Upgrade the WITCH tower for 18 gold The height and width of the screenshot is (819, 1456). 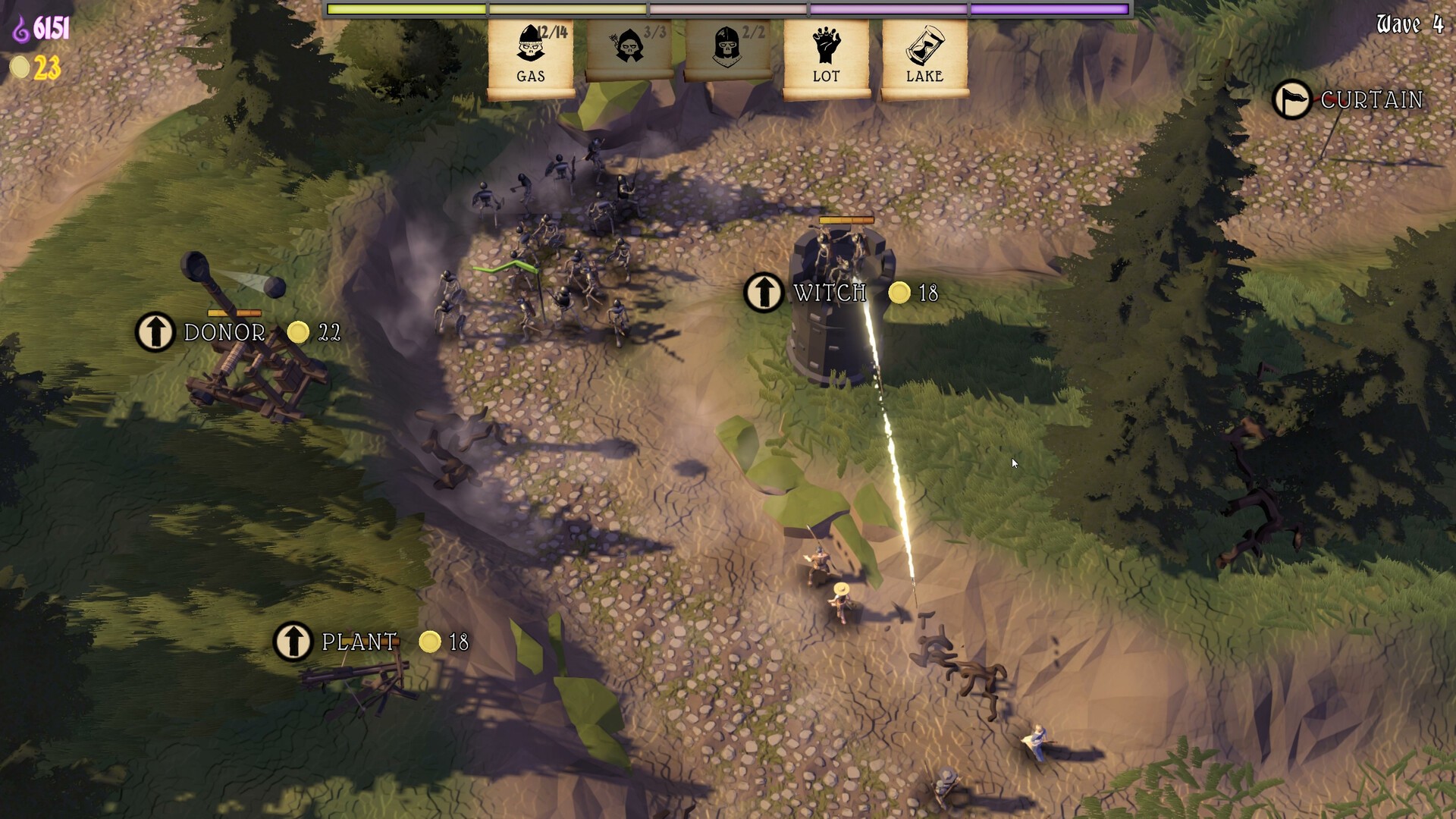(x=764, y=293)
